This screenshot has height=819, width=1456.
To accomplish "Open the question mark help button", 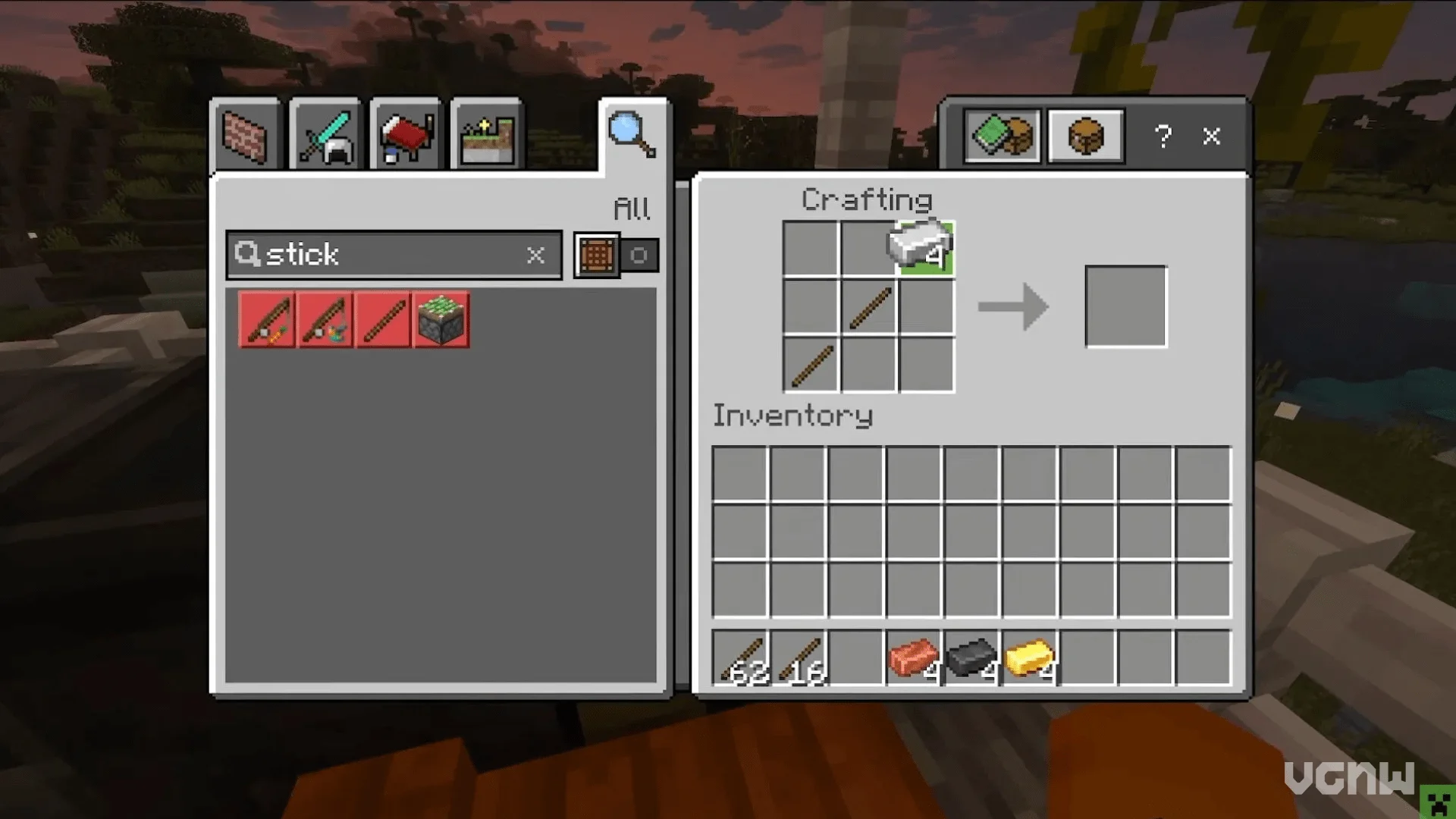I will tap(1163, 136).
